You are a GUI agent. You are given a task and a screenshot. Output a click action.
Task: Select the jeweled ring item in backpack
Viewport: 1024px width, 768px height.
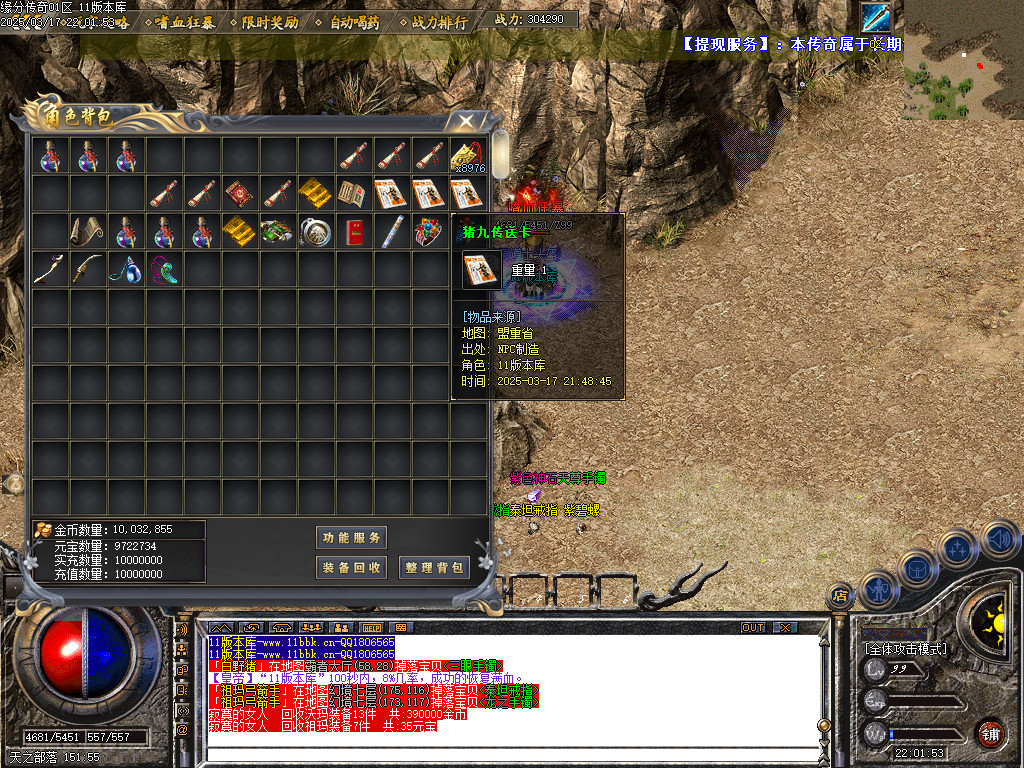(x=428, y=232)
